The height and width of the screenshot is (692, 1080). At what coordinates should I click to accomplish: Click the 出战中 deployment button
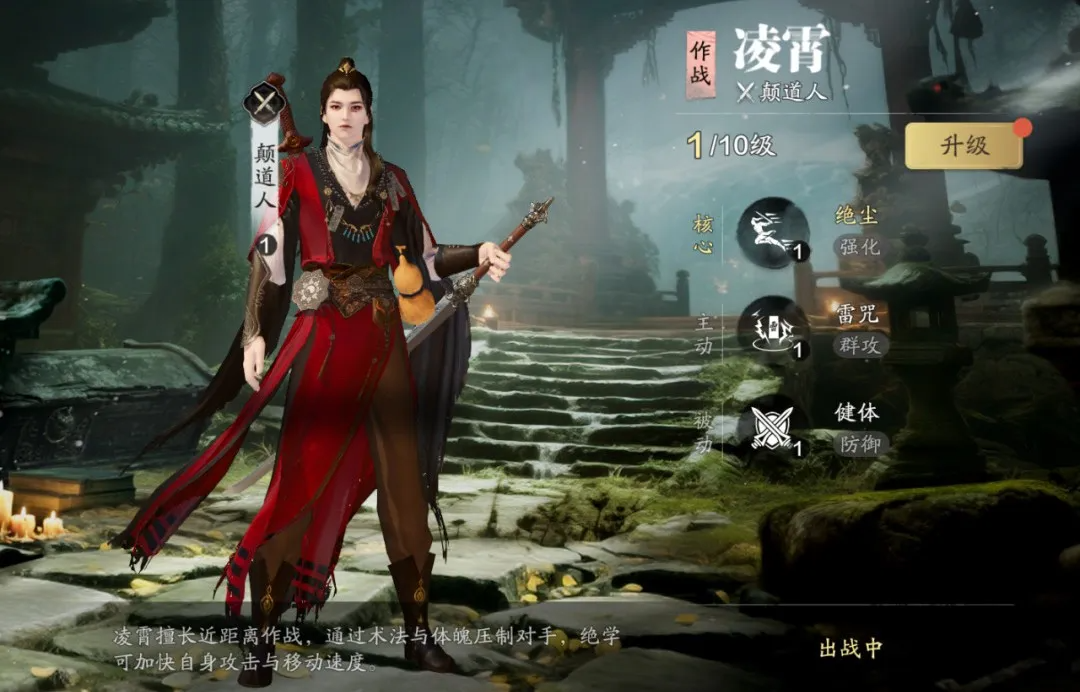pos(851,648)
